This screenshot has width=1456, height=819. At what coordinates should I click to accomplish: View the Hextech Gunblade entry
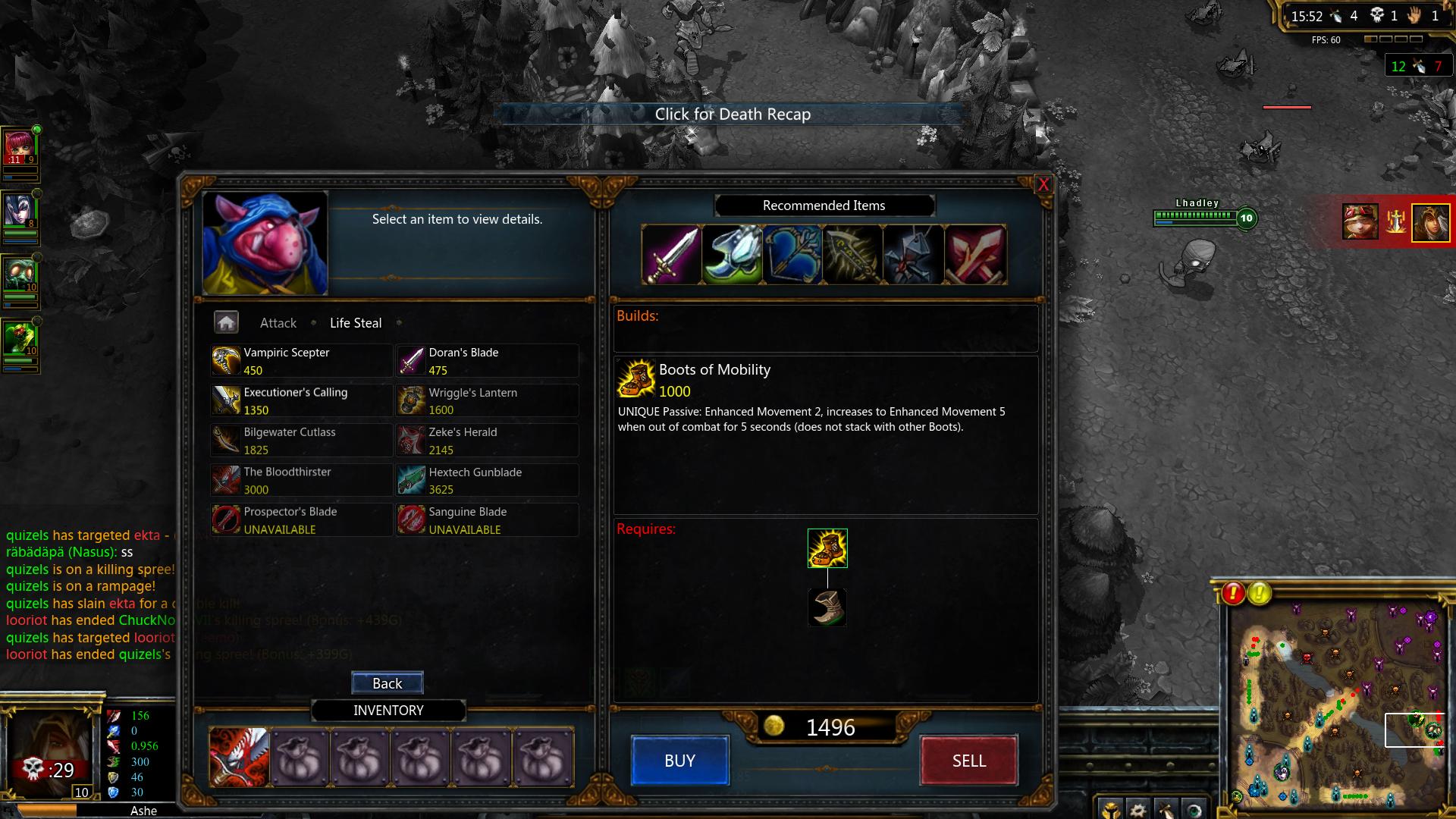486,480
